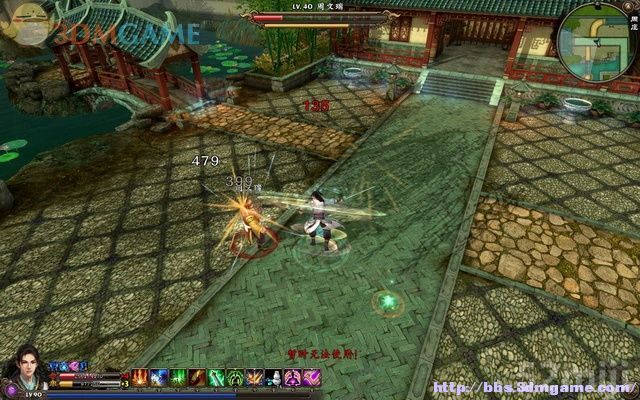Image resolution: width=640 pixels, height=400 pixels.
Task: Use the purple slash skill icon
Action: click(311, 377)
